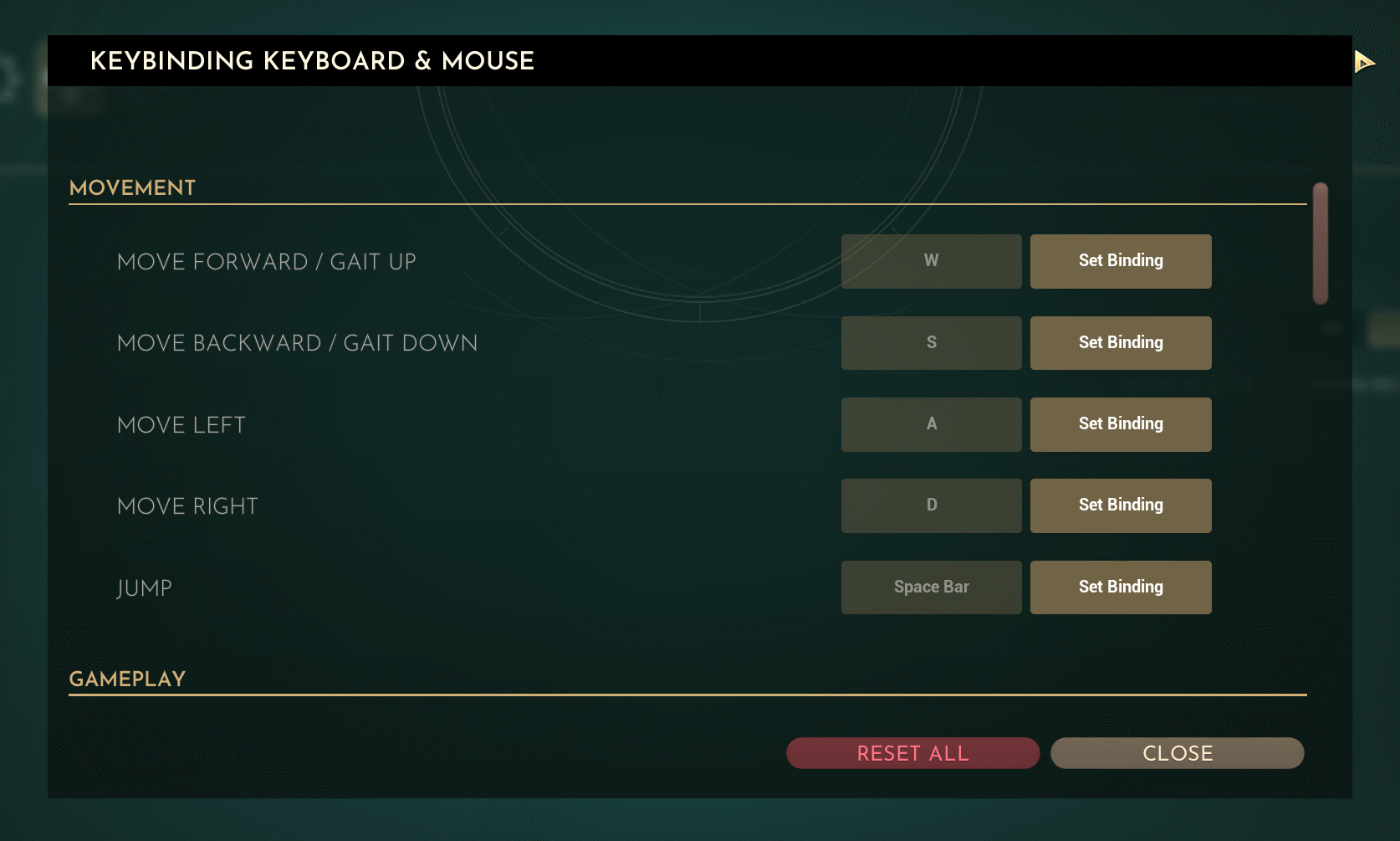Screen dimensions: 1400x841
Task: Reset all keybindings
Action: [912, 753]
